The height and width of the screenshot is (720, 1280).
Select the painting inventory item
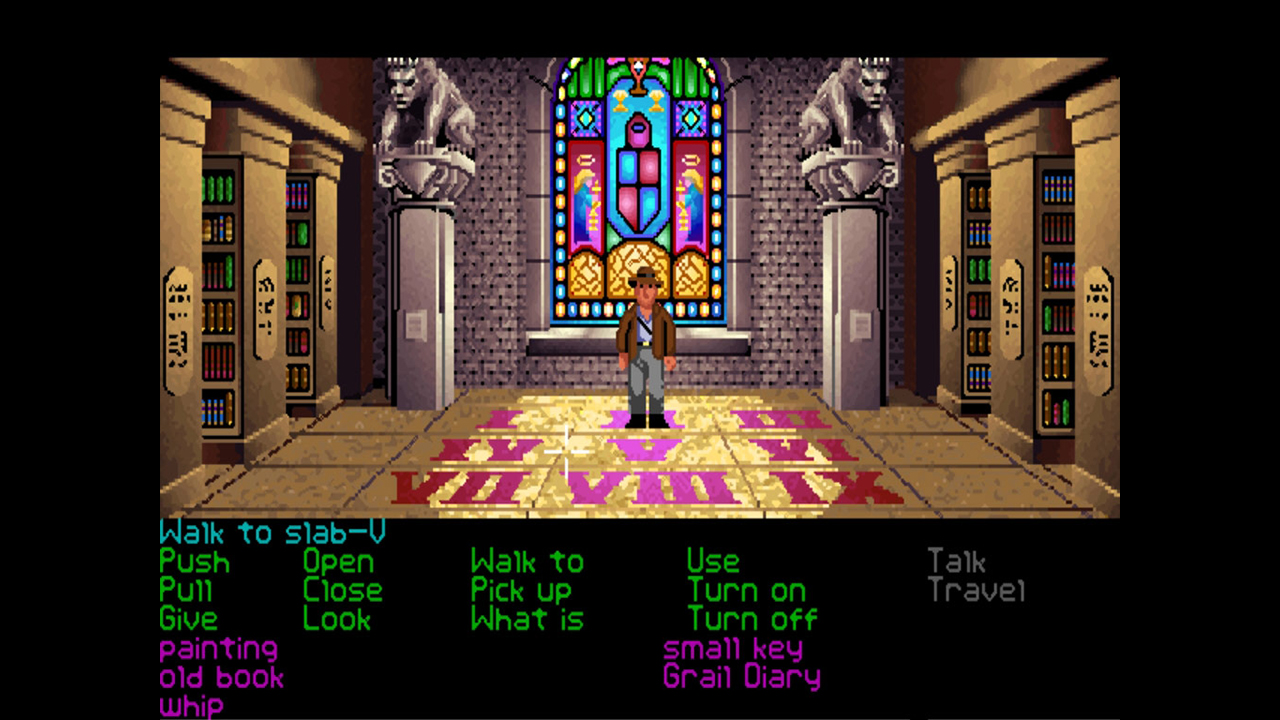218,649
